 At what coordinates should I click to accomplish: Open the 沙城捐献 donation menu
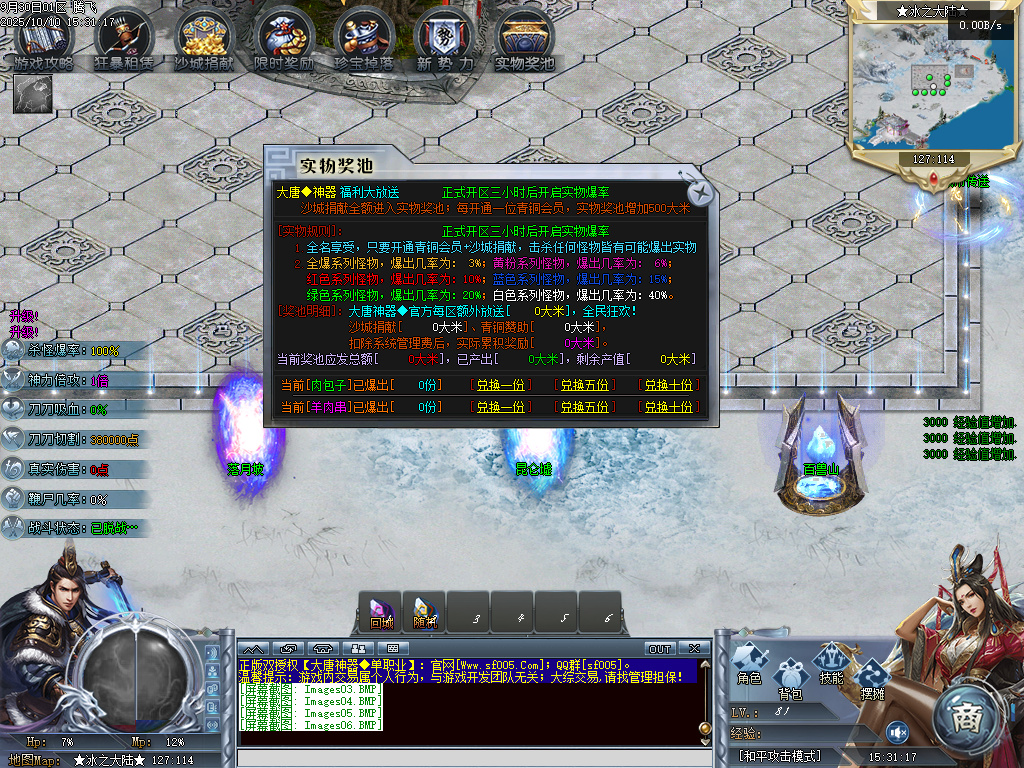pyautogui.click(x=204, y=41)
